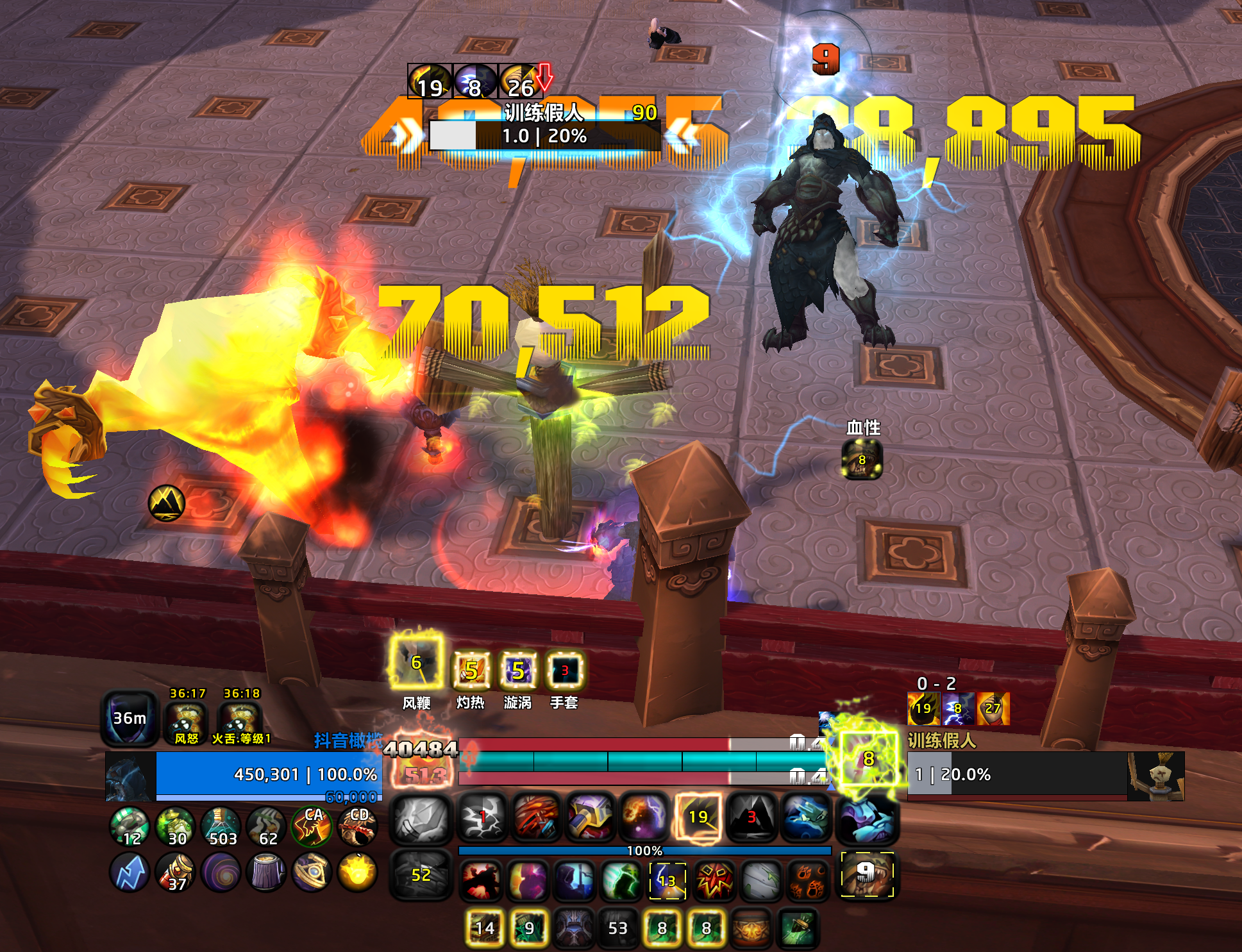Activate the fire-and-lightning orb ability
The width and height of the screenshot is (1242, 952).
coord(643,817)
